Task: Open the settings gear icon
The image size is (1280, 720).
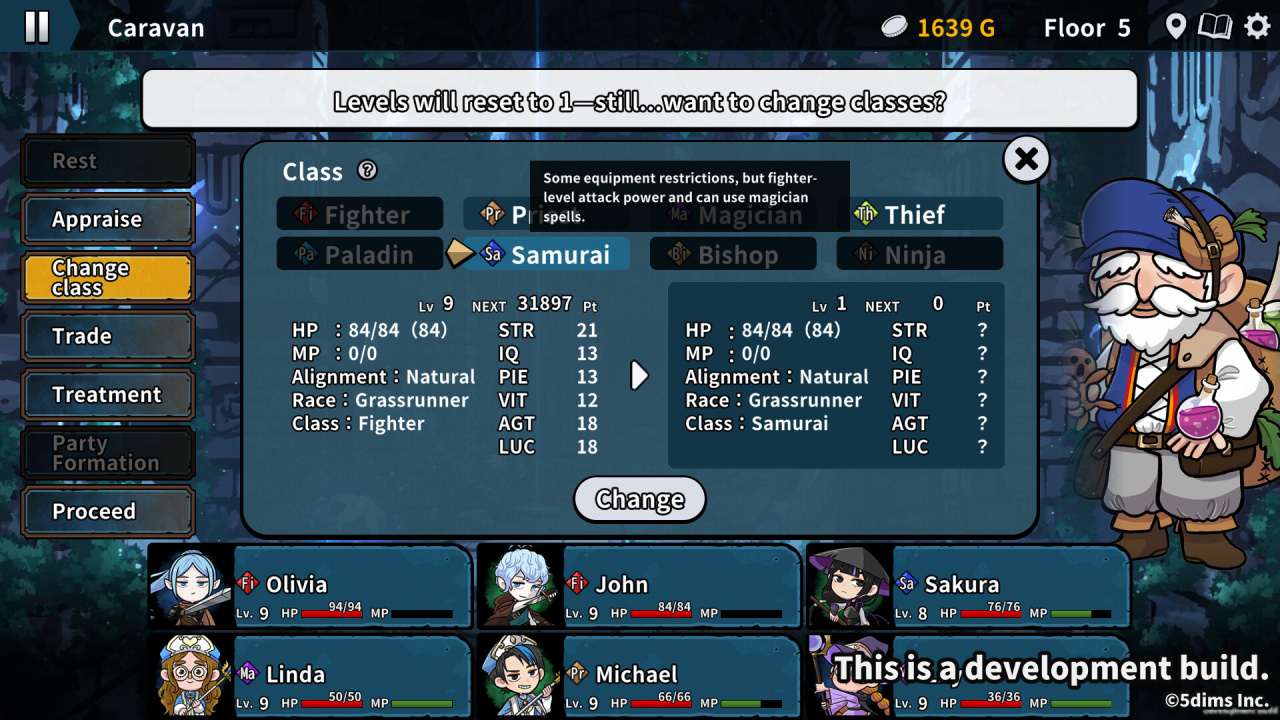Action: click(1257, 27)
